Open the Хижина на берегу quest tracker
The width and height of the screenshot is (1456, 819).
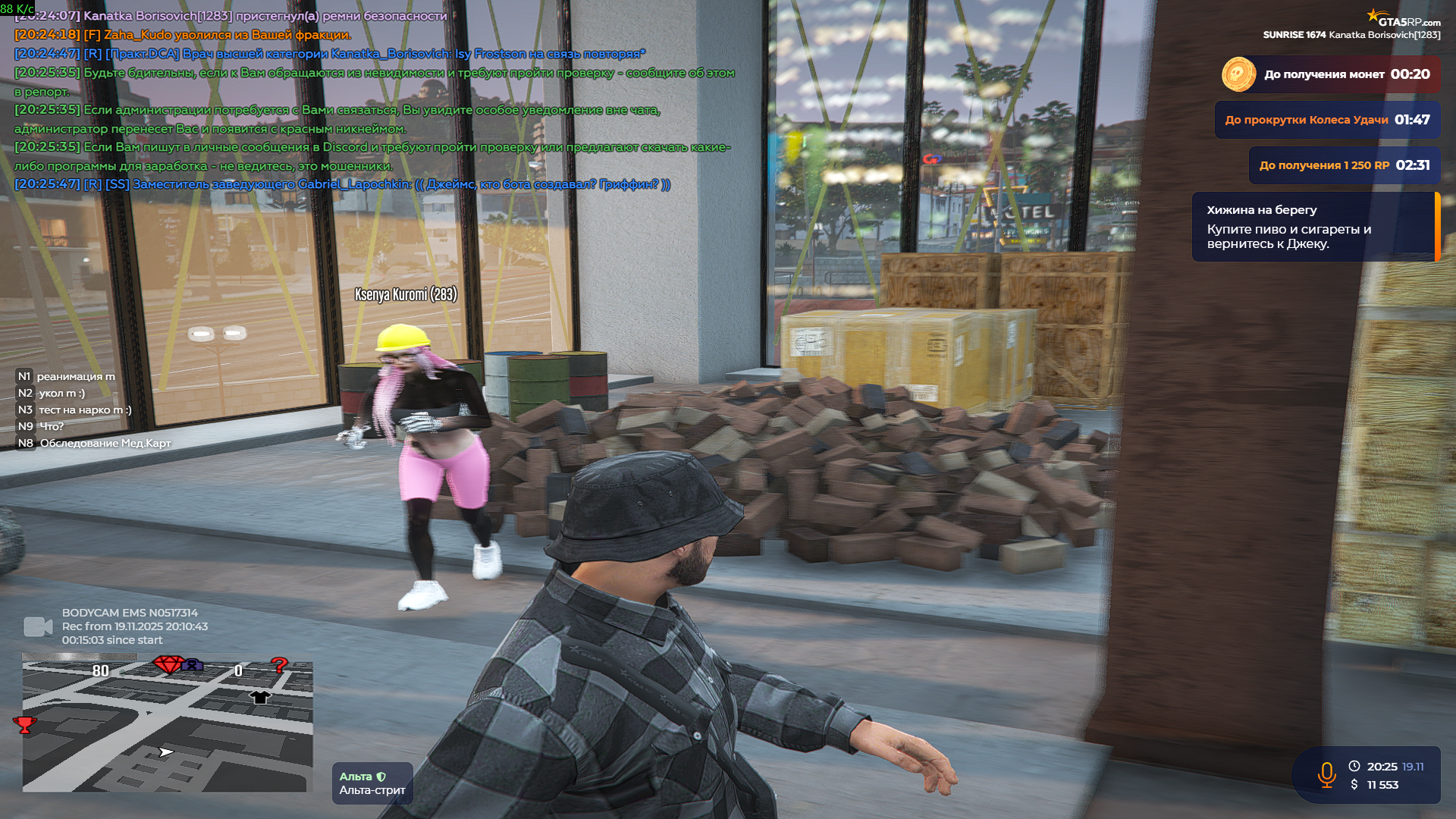click(1314, 227)
